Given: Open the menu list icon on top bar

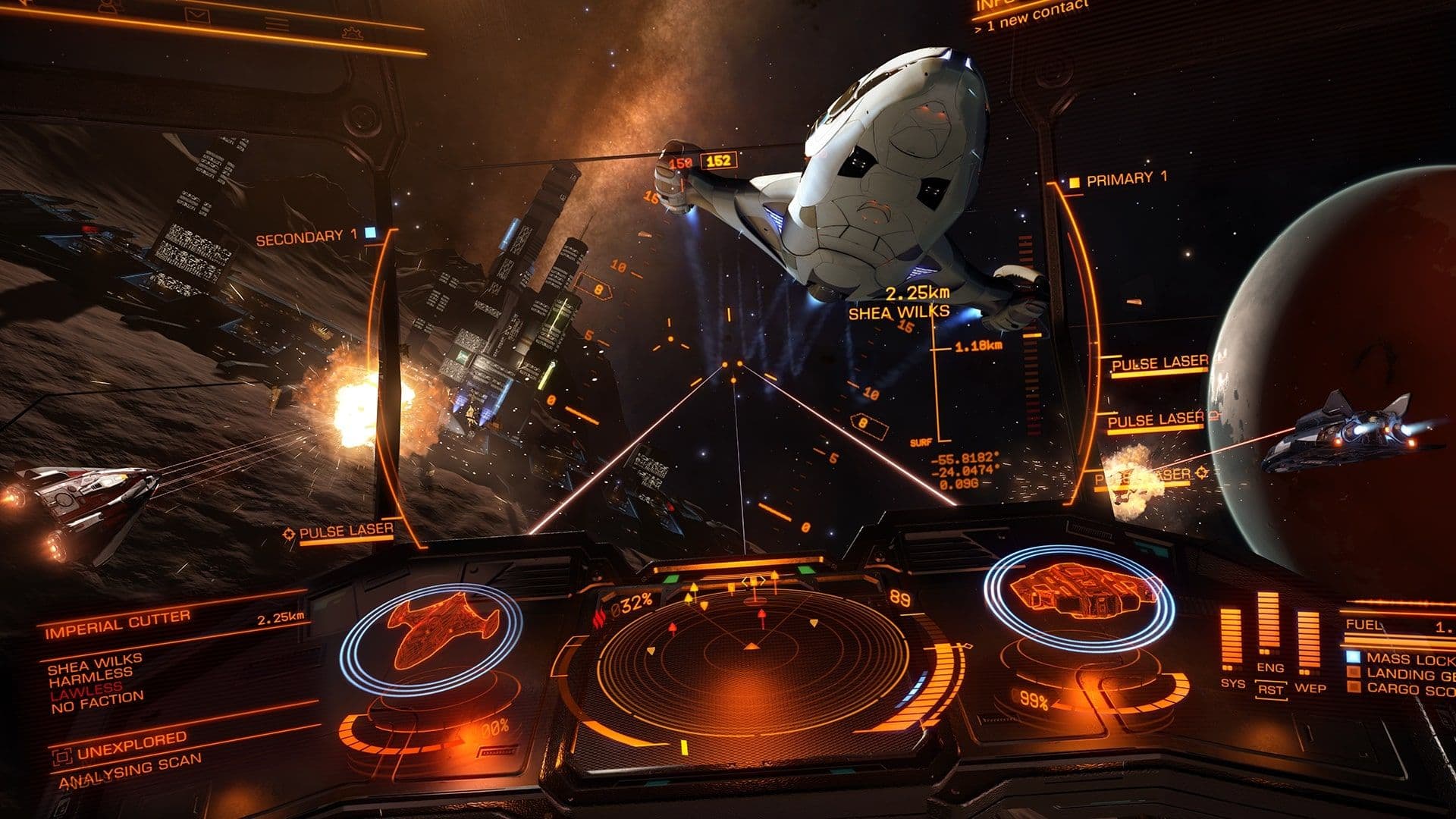Looking at the screenshot, I should pyautogui.click(x=276, y=23).
